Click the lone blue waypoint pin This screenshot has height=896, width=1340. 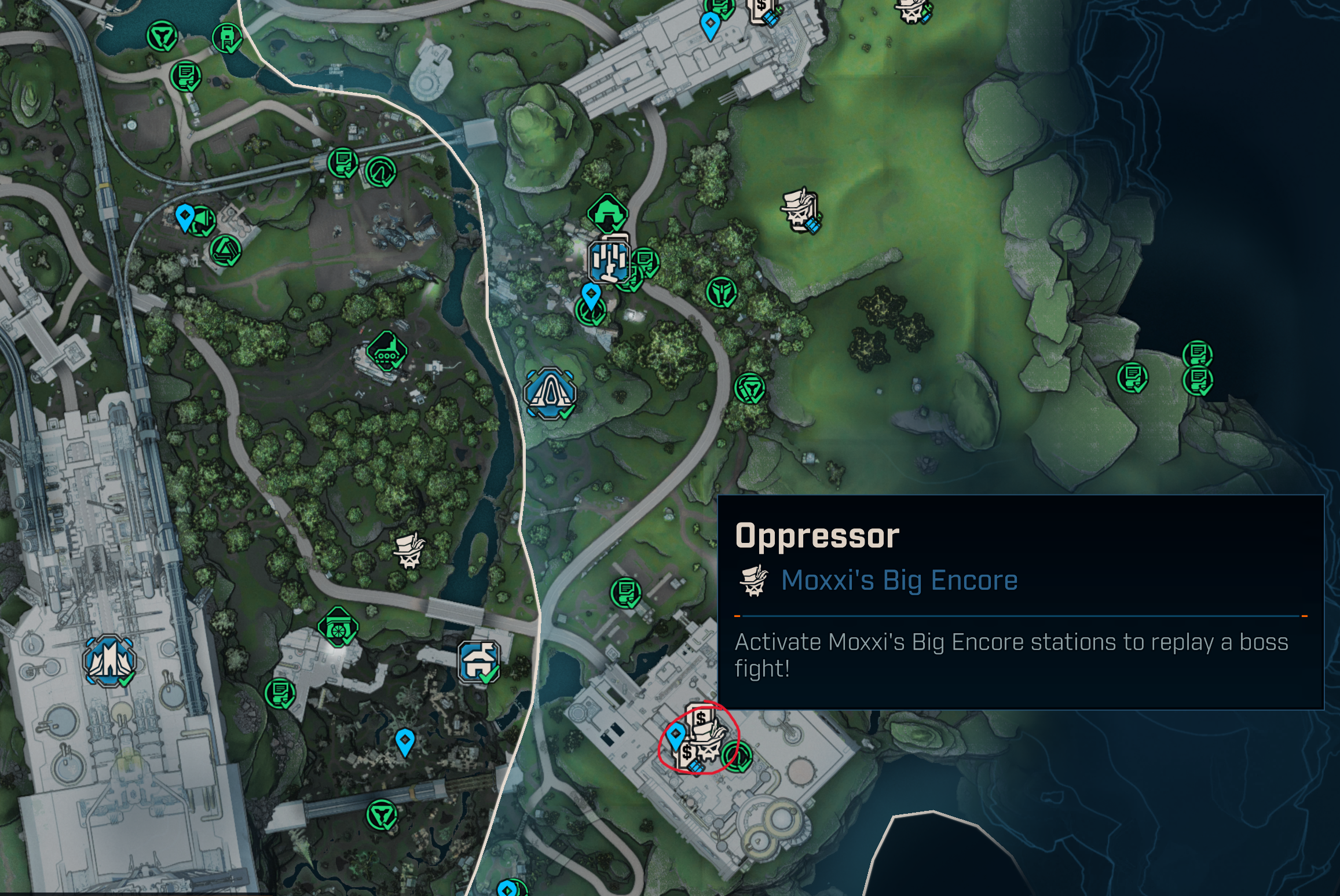point(405,741)
